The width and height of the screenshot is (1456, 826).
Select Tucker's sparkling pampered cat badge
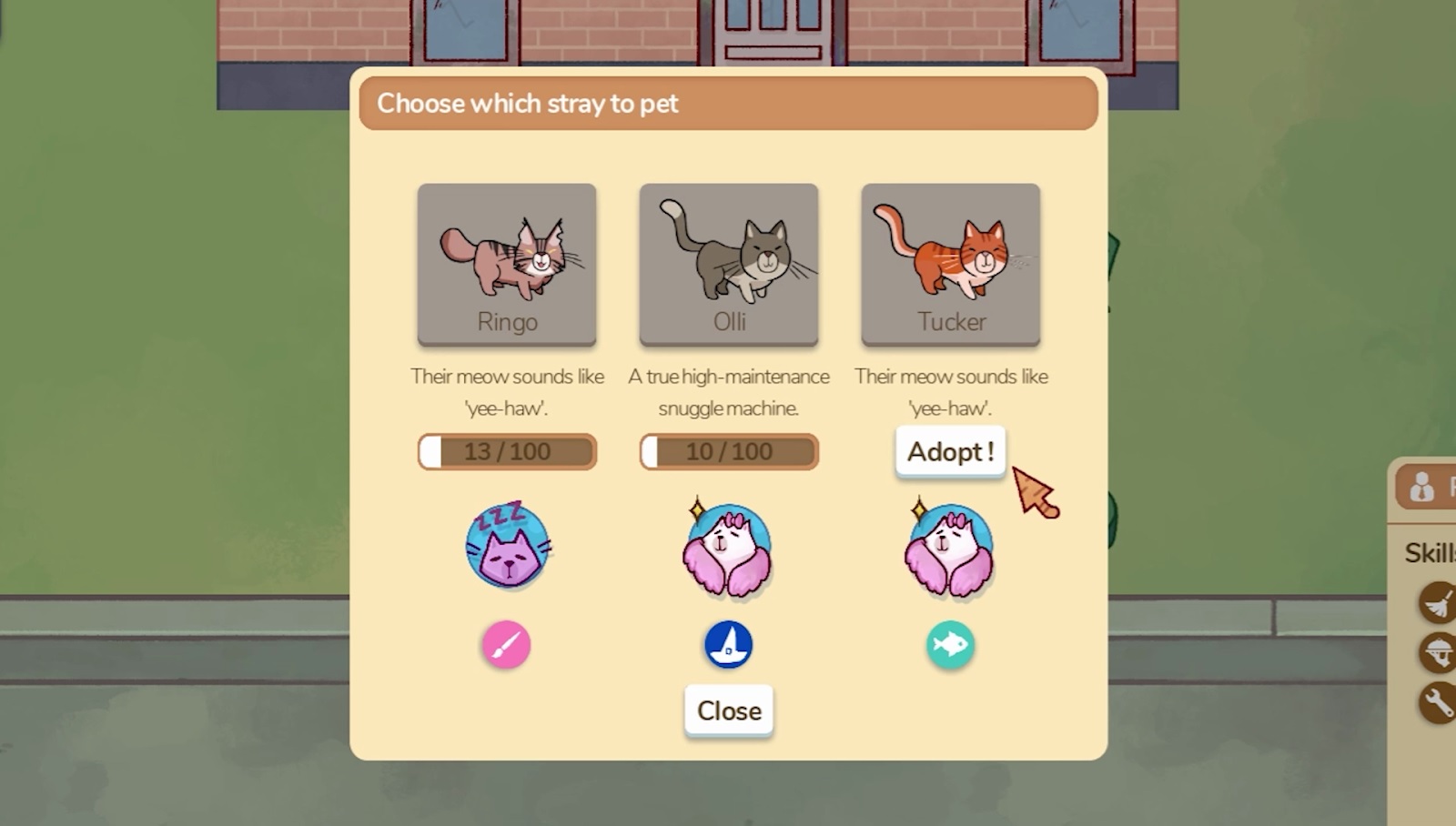[x=950, y=546]
